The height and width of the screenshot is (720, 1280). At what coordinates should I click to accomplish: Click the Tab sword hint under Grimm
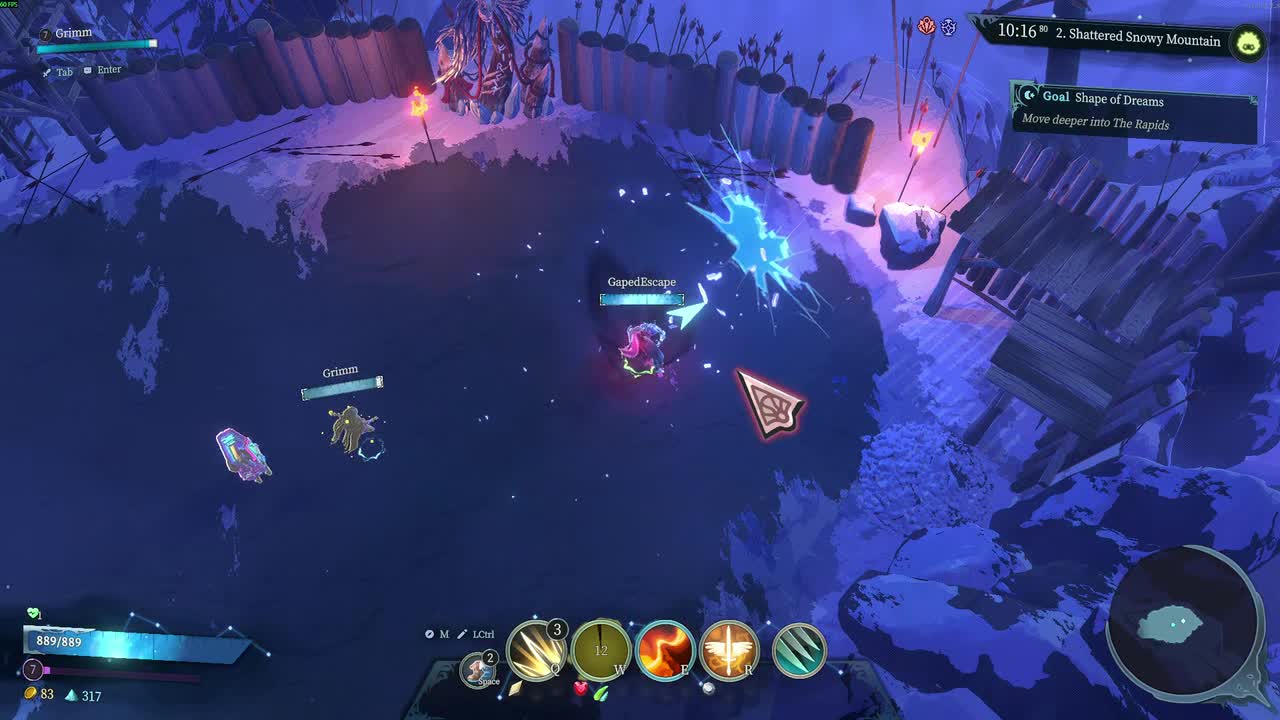(55, 72)
